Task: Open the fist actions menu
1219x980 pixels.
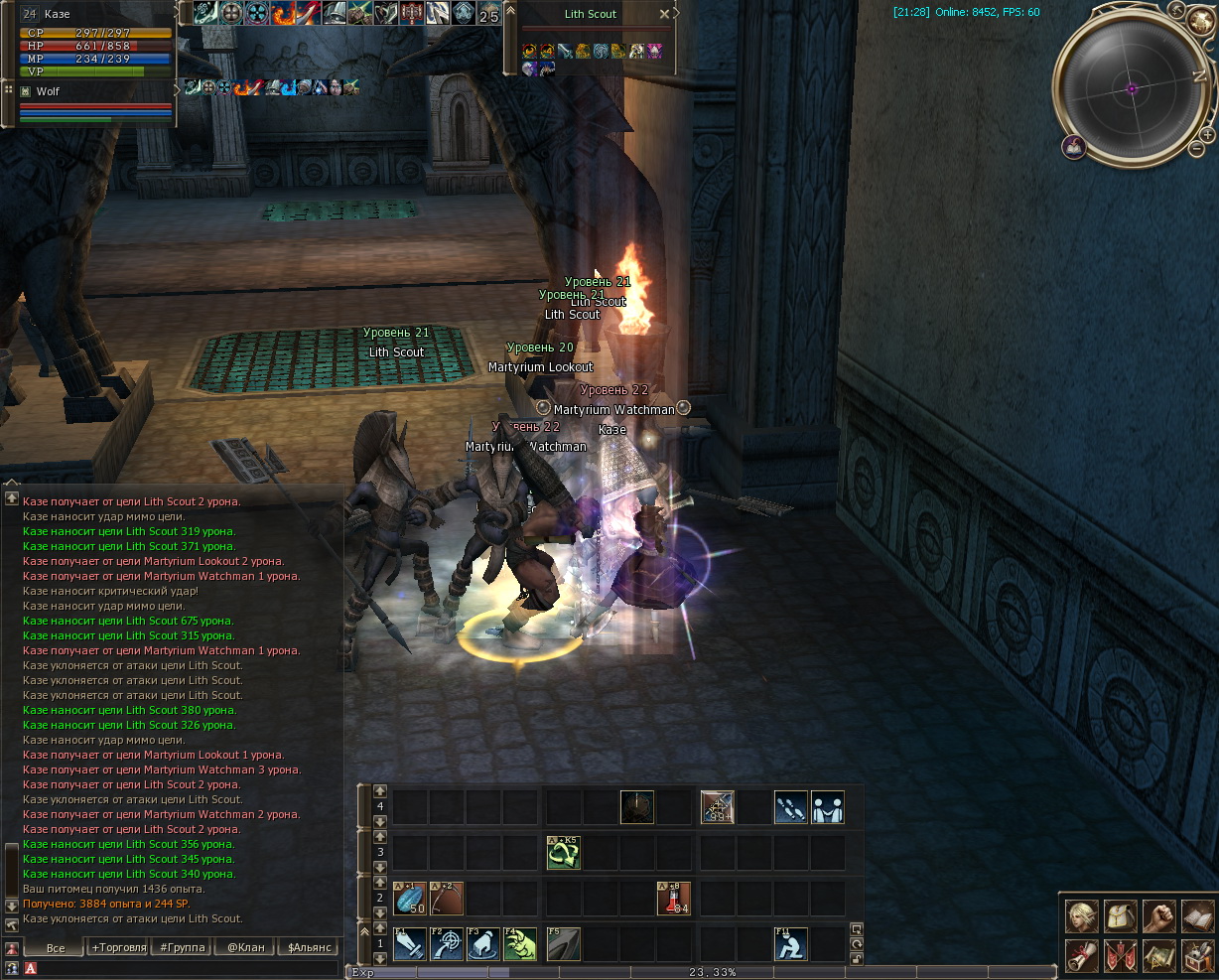Action: (x=1158, y=915)
